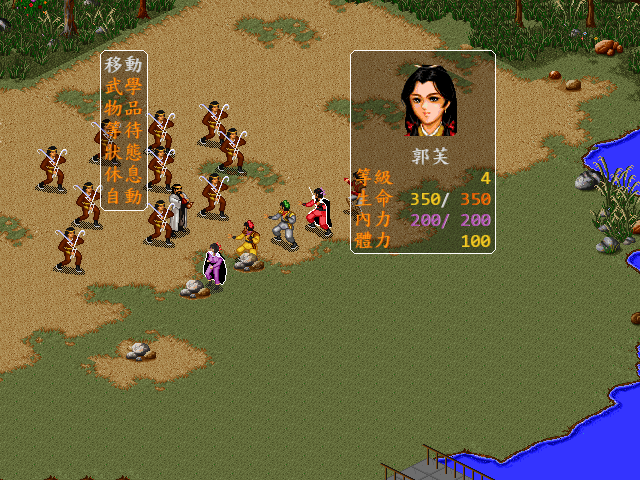Viewport: 640px width, 480px height.
Task: Click the 郭芙 character portrait
Action: coord(430,101)
